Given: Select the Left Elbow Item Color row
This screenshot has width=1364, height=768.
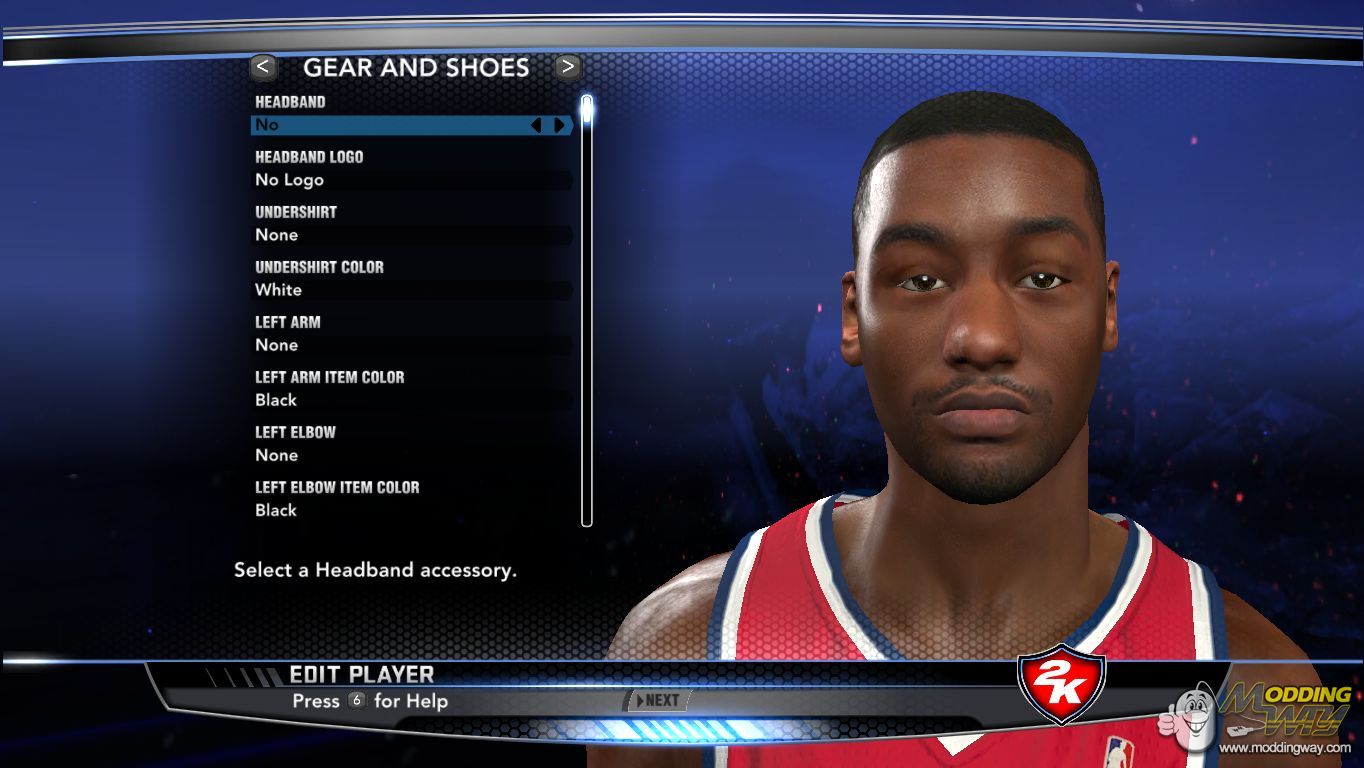Looking at the screenshot, I should tap(410, 510).
